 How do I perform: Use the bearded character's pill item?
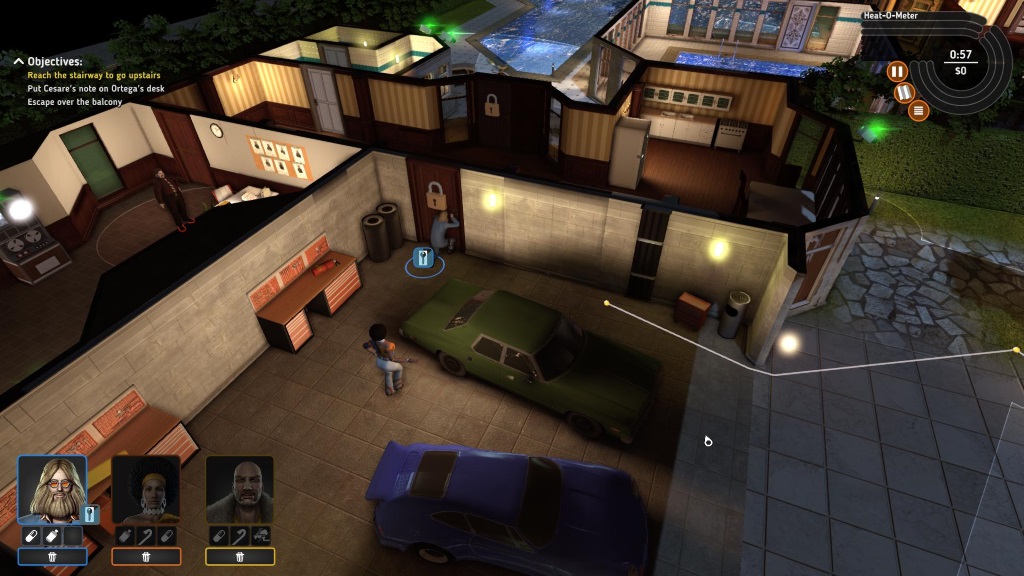[x=31, y=536]
